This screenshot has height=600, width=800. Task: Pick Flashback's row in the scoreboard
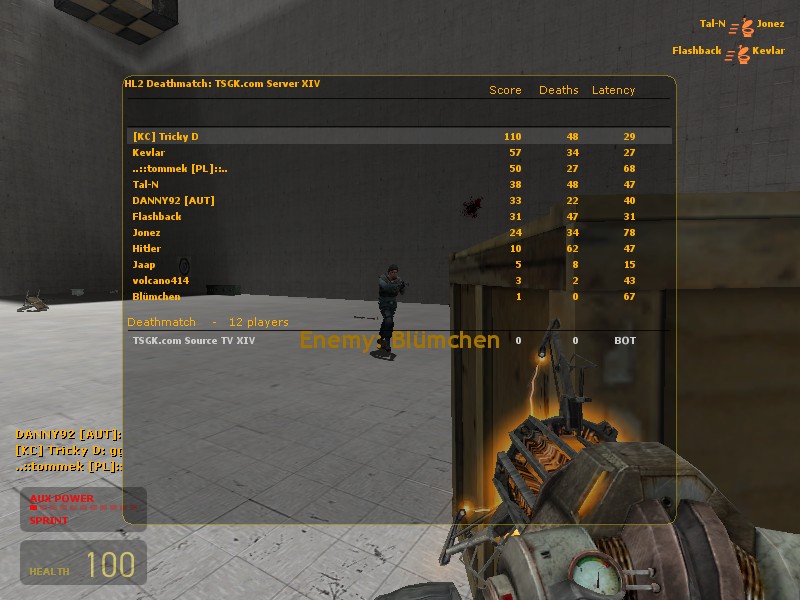tap(398, 216)
